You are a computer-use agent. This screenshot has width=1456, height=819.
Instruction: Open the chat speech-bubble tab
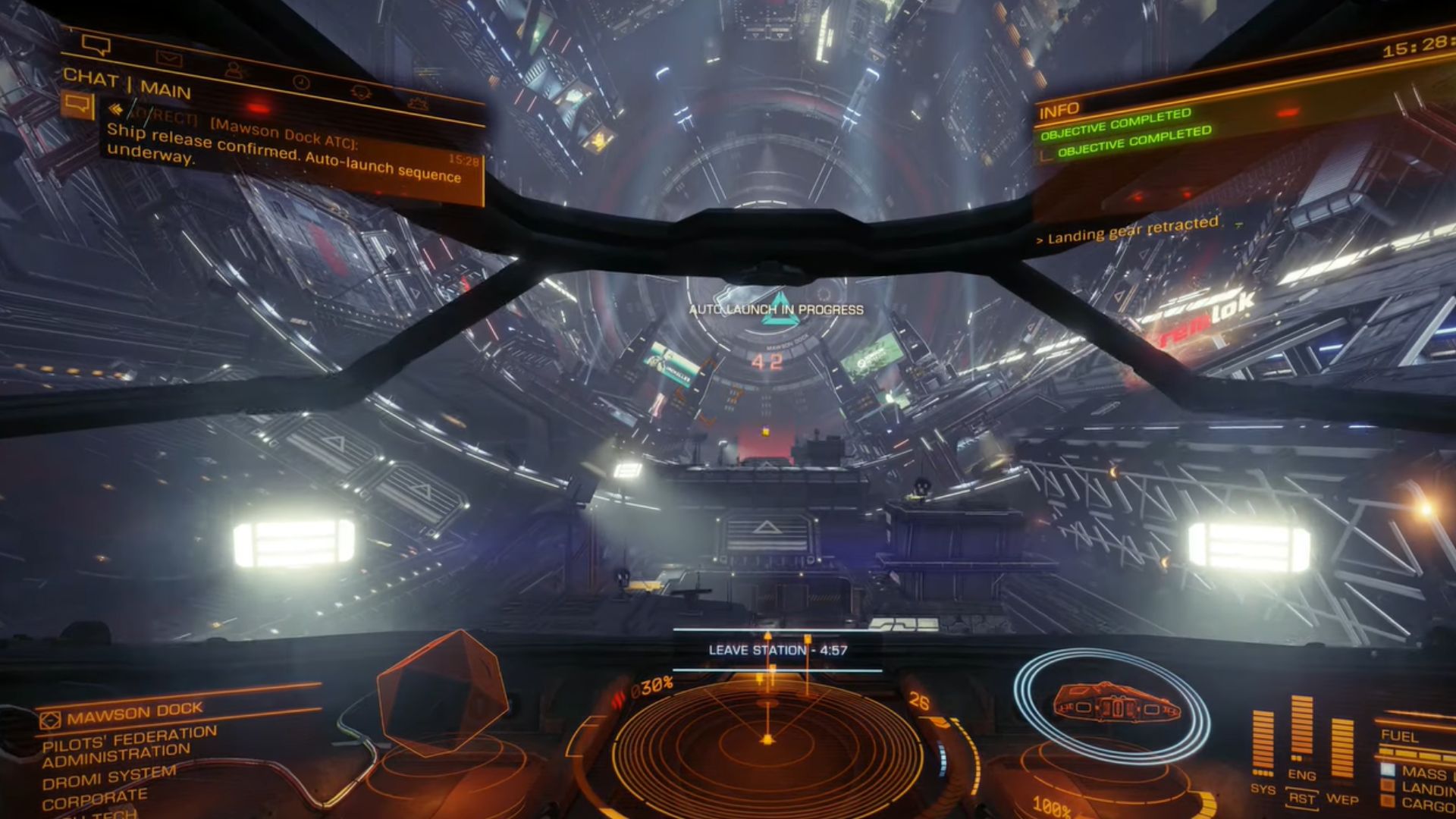(x=96, y=46)
